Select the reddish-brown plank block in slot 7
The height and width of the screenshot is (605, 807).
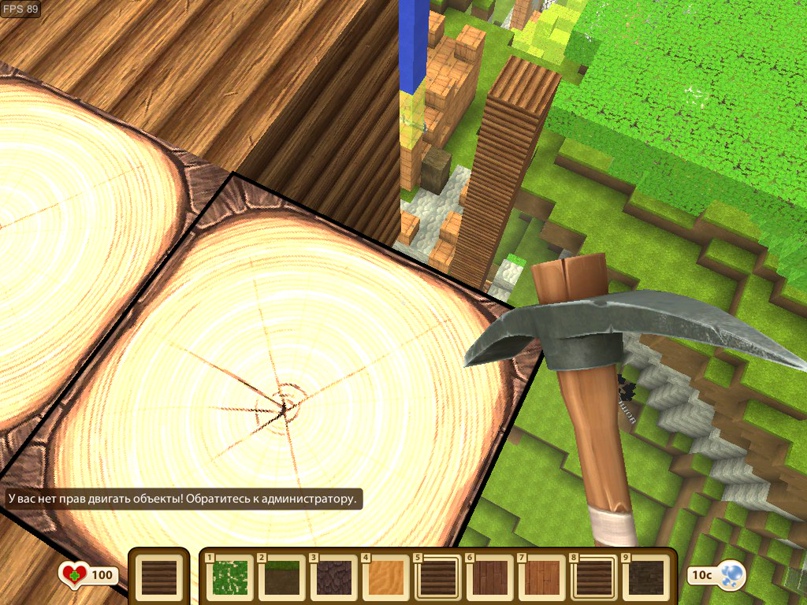(541, 577)
